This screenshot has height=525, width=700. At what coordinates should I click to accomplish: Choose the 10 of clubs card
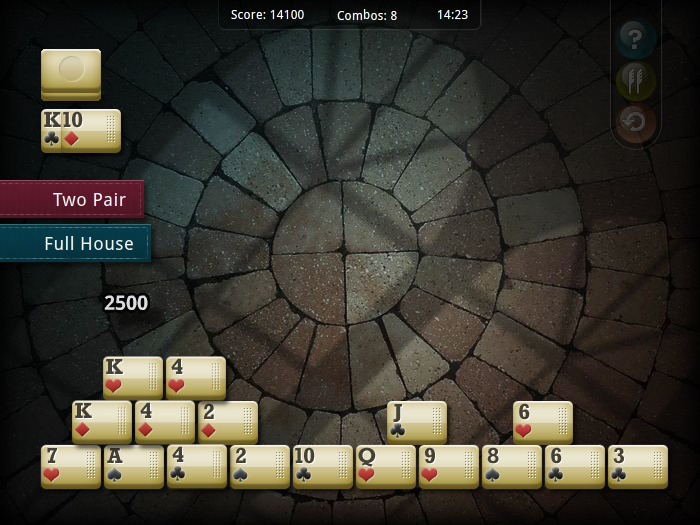point(323,466)
